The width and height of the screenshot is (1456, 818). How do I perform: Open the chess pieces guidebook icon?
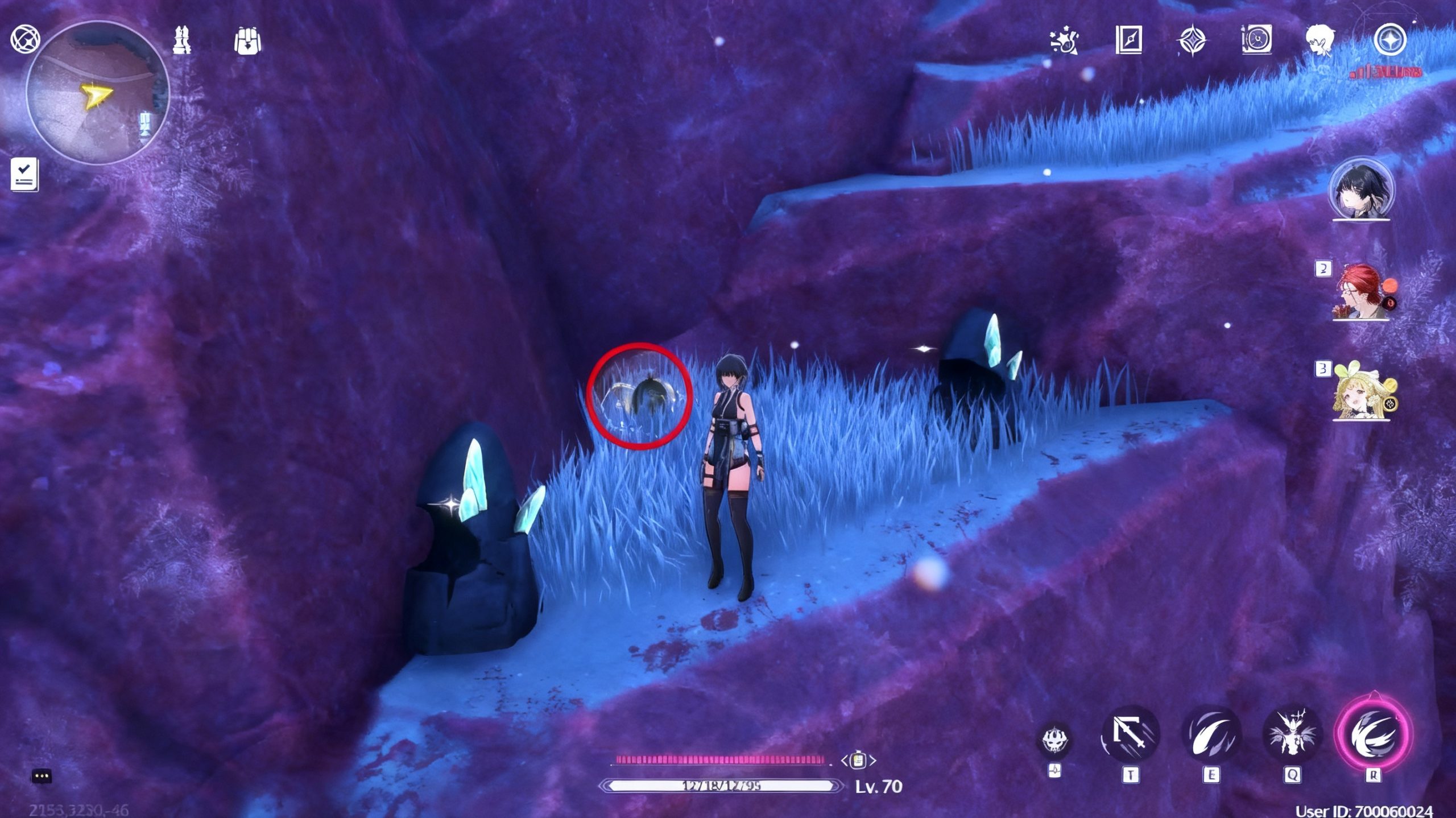pyautogui.click(x=182, y=40)
